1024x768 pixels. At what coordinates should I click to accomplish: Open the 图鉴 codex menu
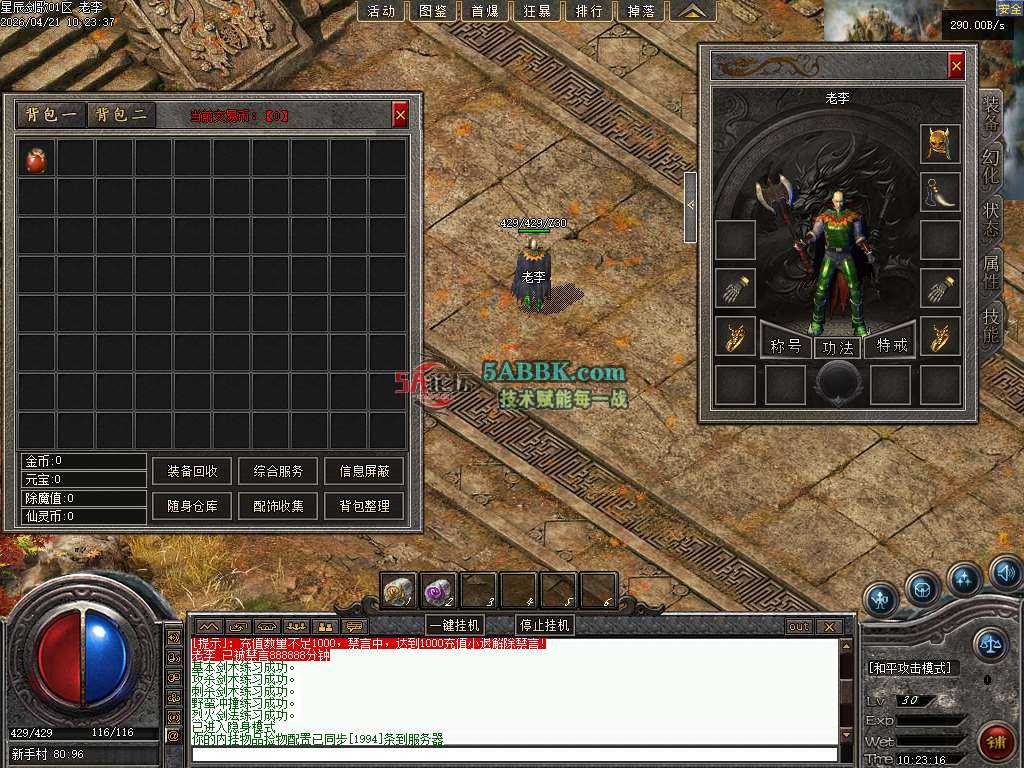coord(433,11)
